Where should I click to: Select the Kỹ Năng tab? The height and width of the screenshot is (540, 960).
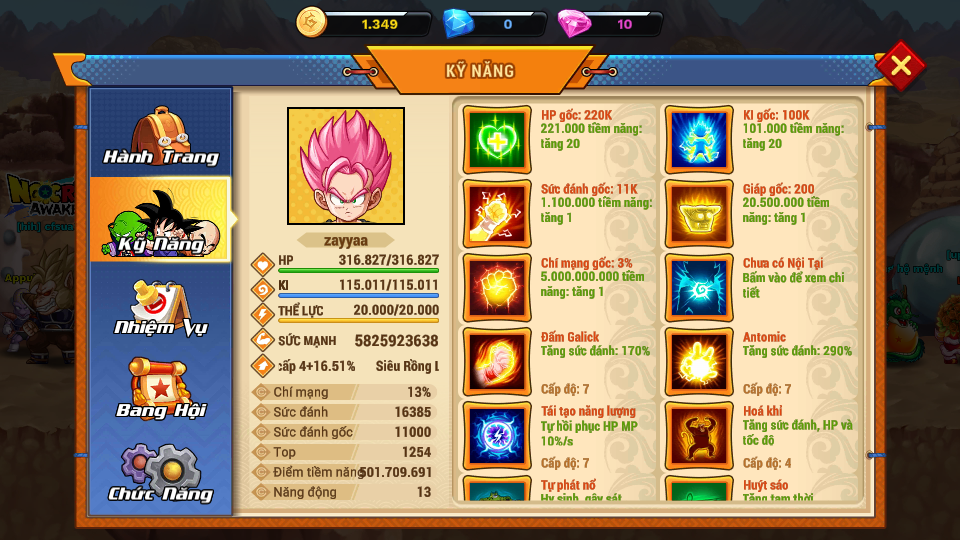(161, 220)
